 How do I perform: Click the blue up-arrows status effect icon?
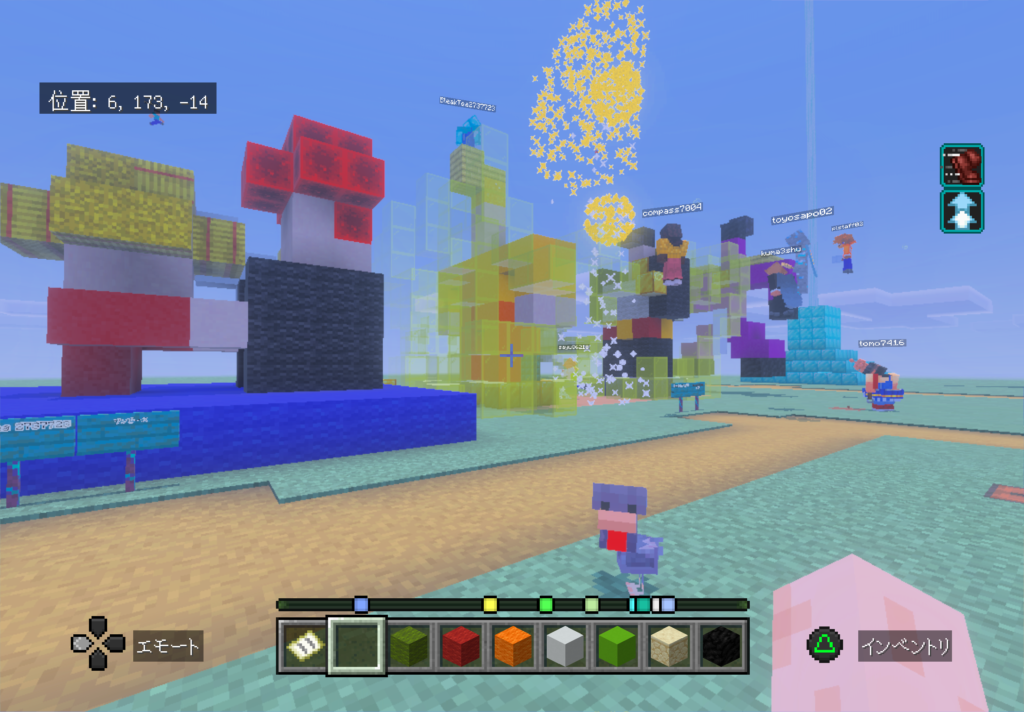pos(961,211)
